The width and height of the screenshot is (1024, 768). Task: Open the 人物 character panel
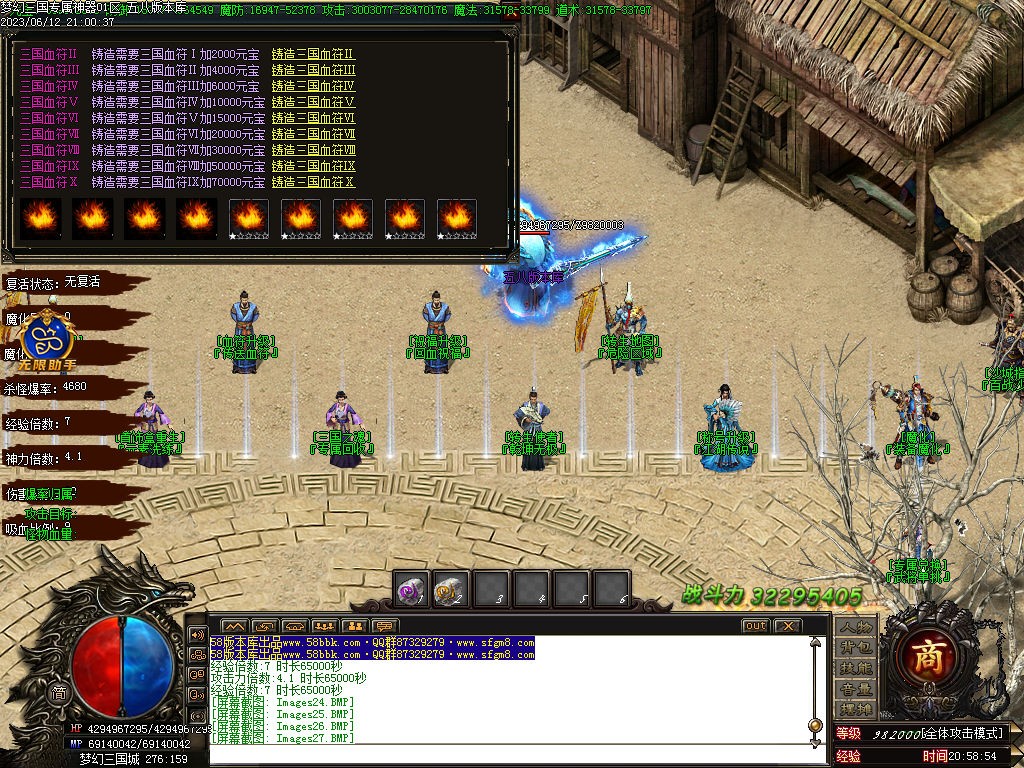point(856,627)
